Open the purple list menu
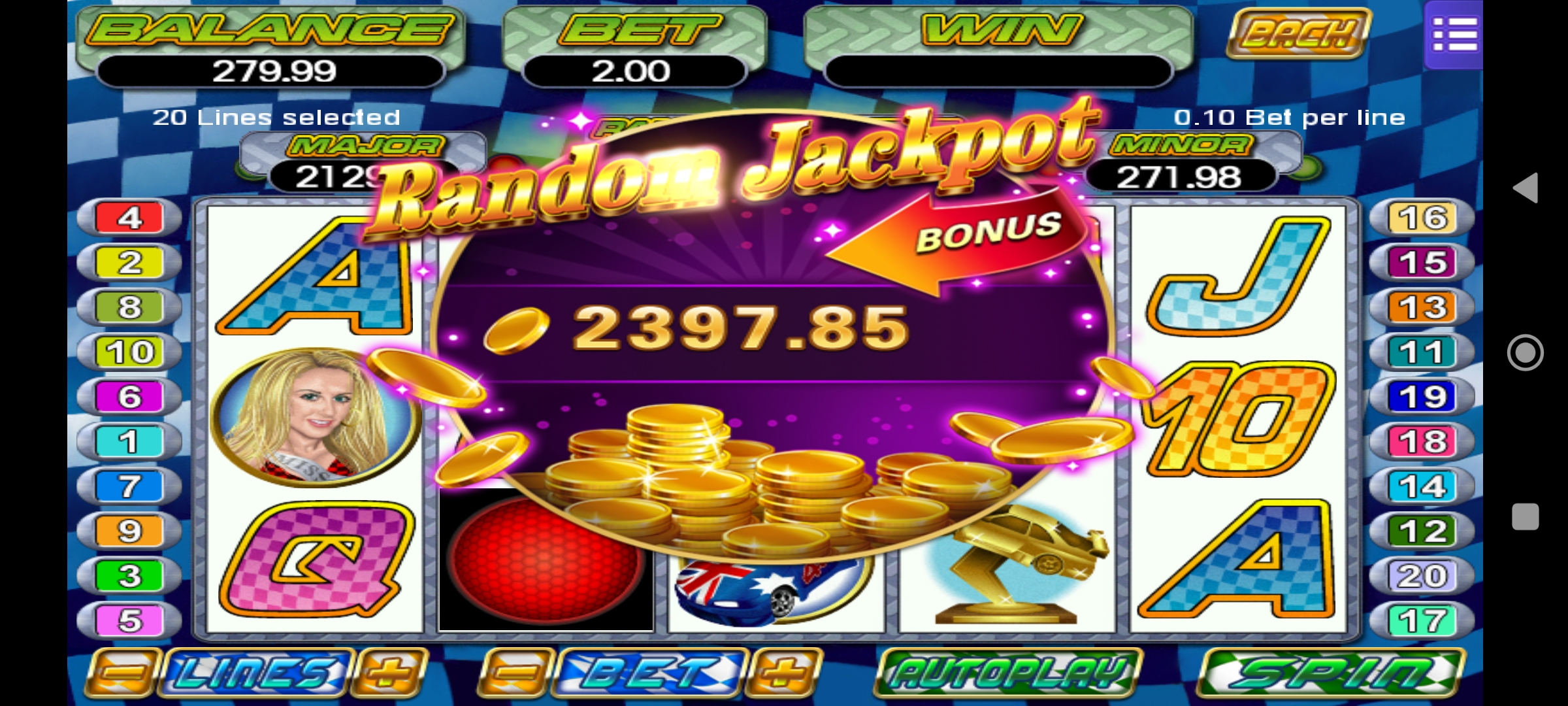 [x=1454, y=34]
